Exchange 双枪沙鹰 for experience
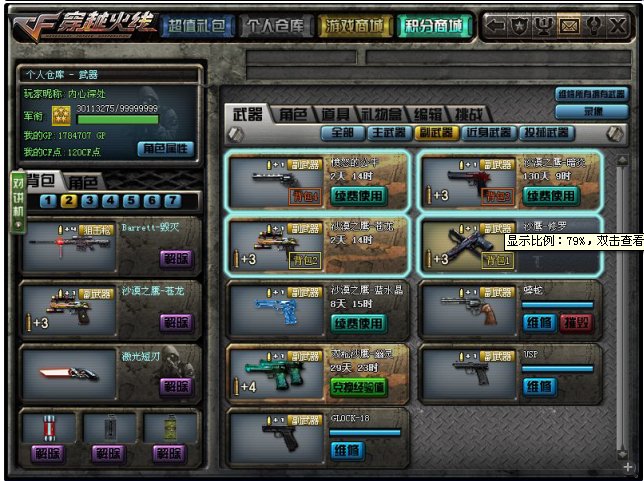Screen dimensions: 644x481 pos(357,387)
